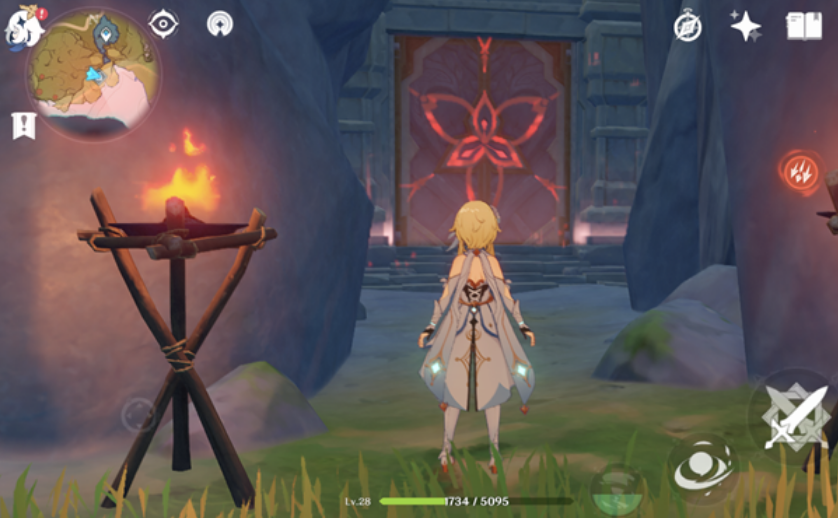Open the Adventurer Handbook book icon
838x518 pixels.
pyautogui.click(x=804, y=26)
